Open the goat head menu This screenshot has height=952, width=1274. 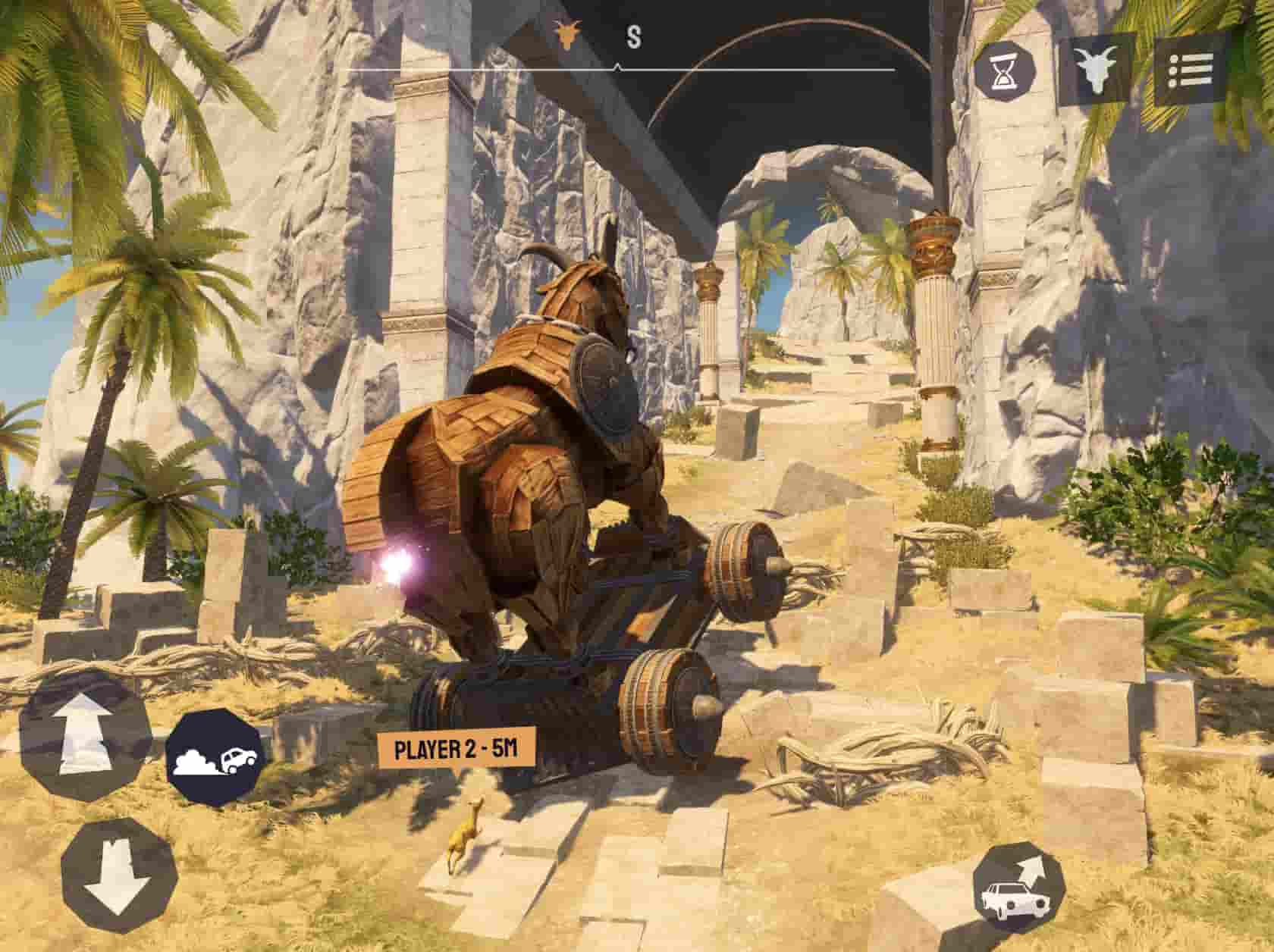coord(1096,70)
